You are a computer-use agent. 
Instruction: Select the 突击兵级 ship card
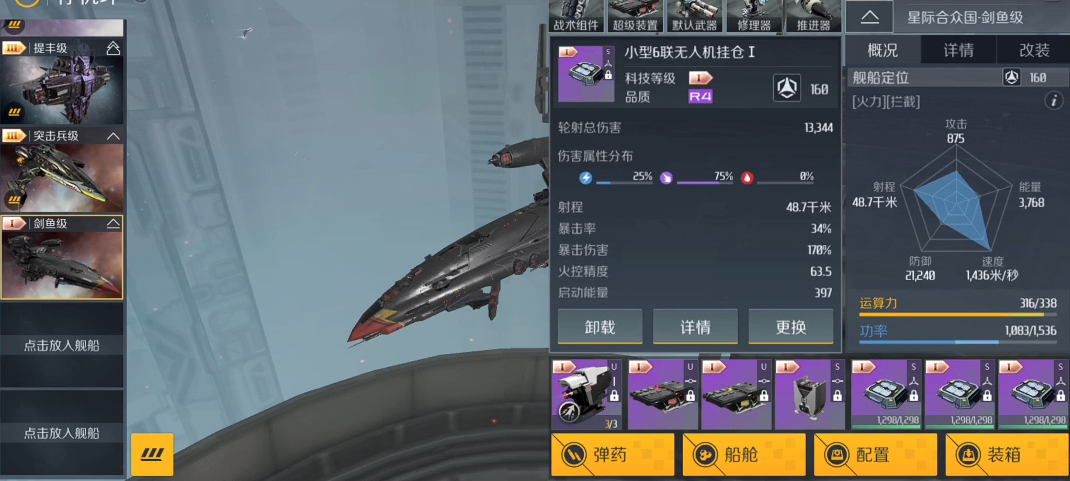[62, 171]
